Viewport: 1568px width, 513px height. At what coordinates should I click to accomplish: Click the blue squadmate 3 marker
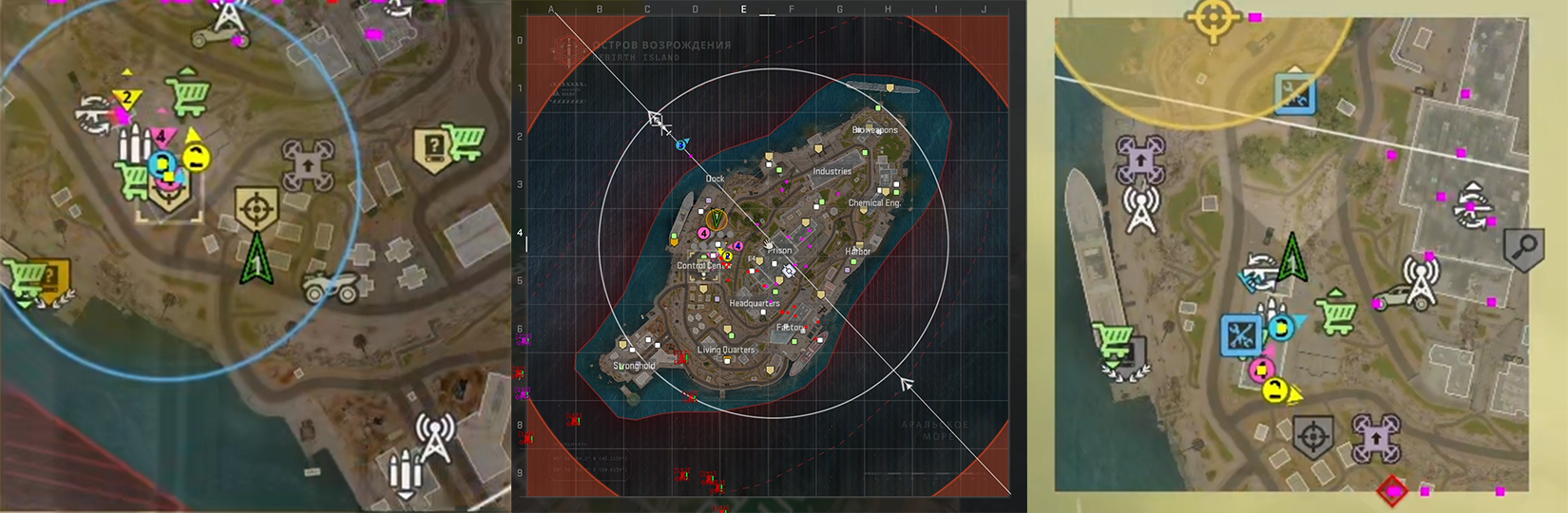point(681,144)
